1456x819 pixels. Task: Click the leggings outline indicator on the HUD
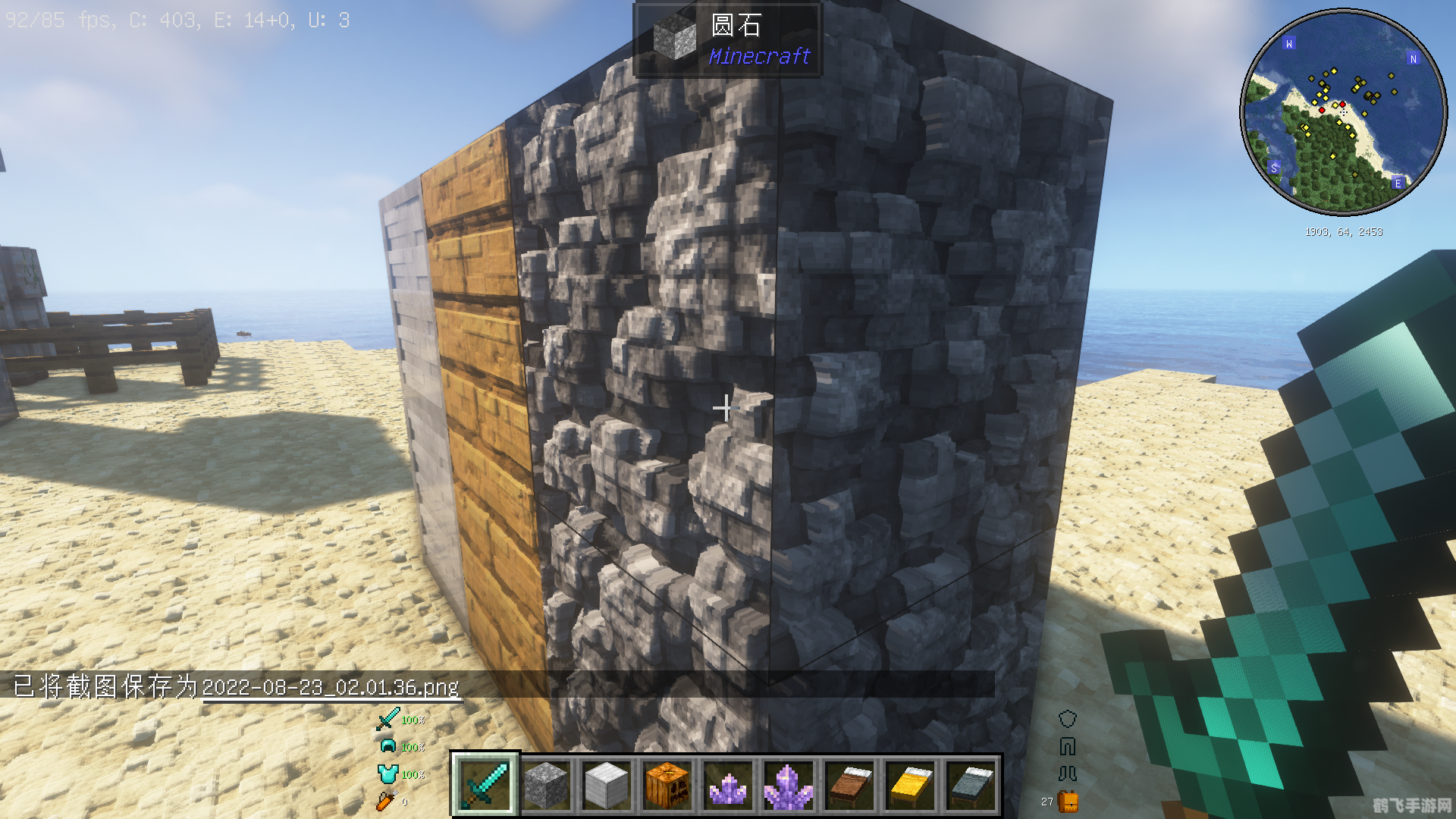[1067, 746]
